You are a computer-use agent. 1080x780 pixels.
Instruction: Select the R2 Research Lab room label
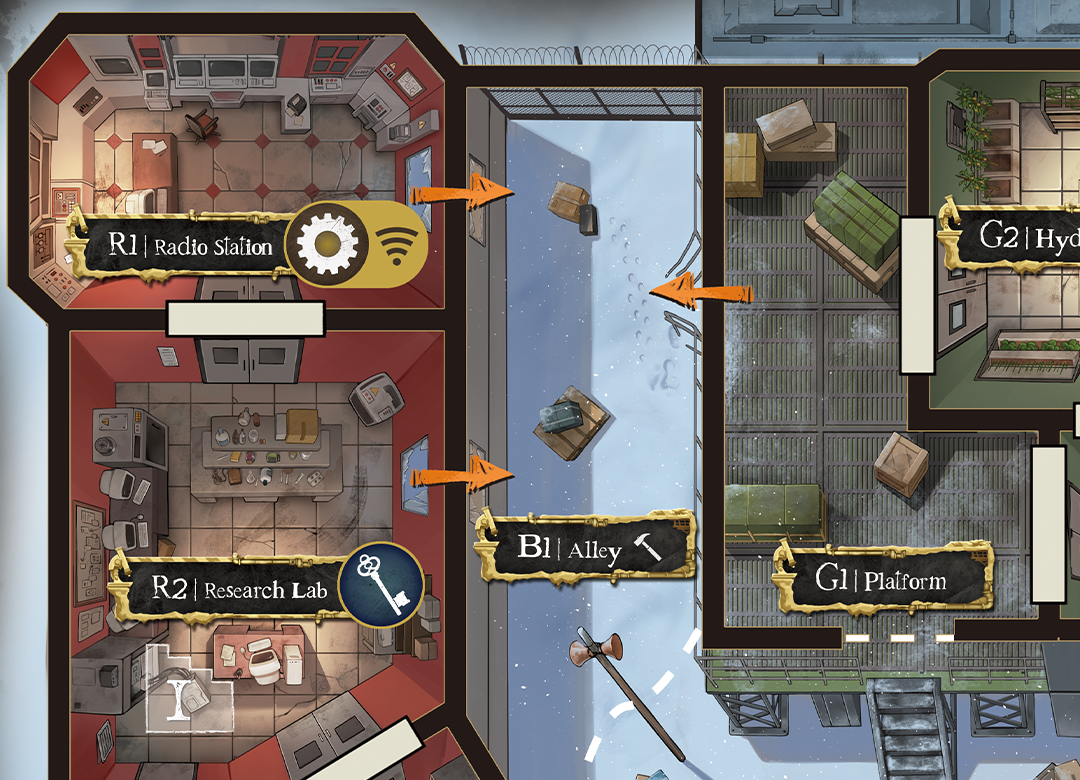pos(235,590)
